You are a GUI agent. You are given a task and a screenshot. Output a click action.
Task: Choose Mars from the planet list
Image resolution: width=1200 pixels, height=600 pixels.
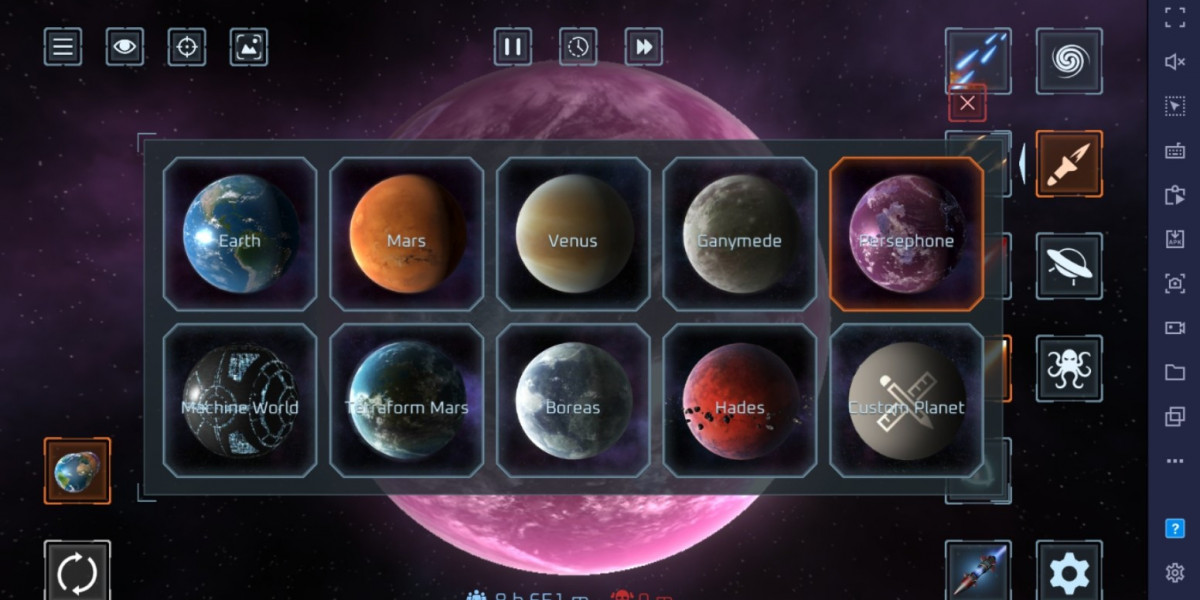tap(406, 234)
